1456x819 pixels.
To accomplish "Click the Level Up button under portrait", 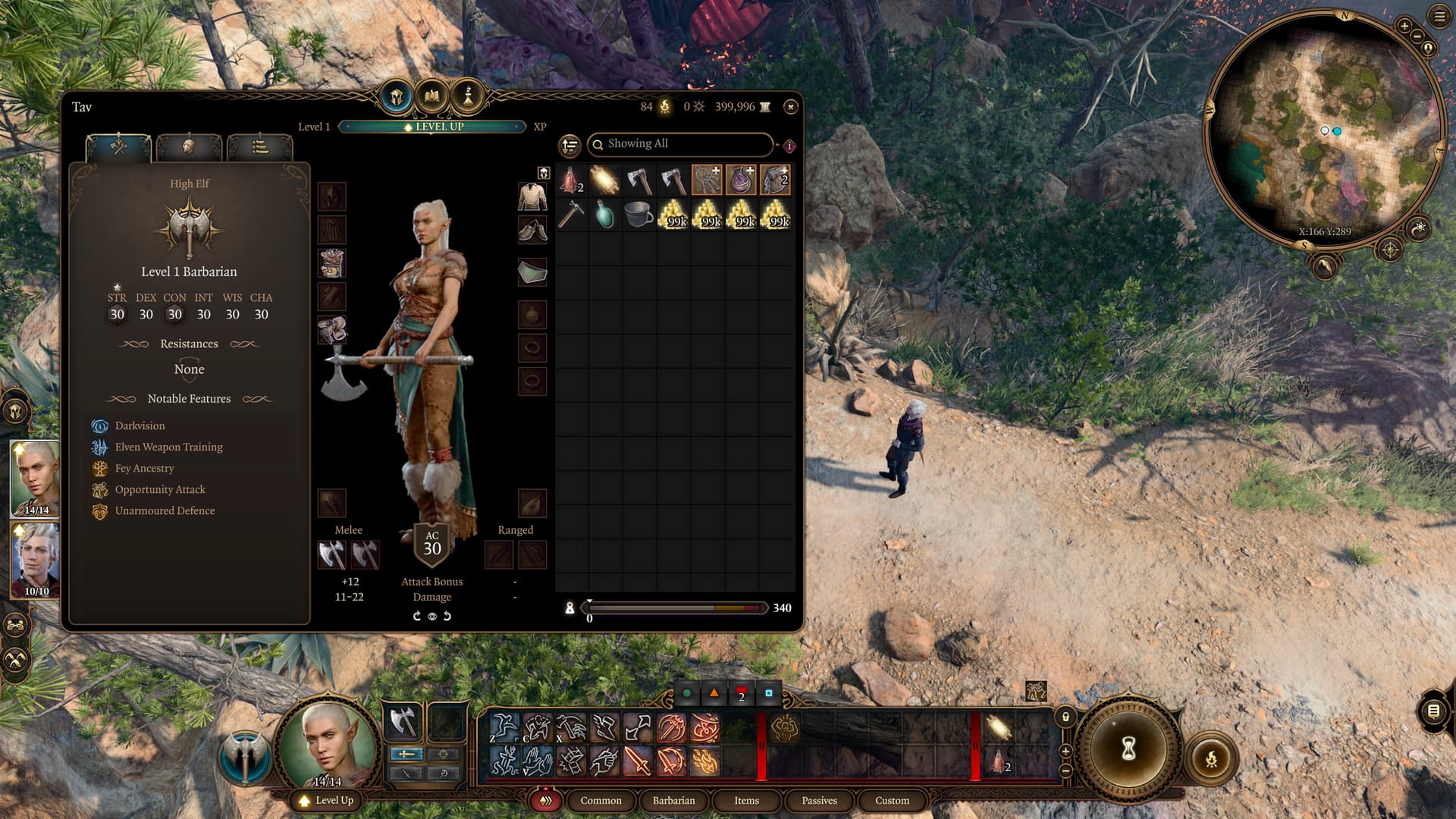I will (327, 801).
